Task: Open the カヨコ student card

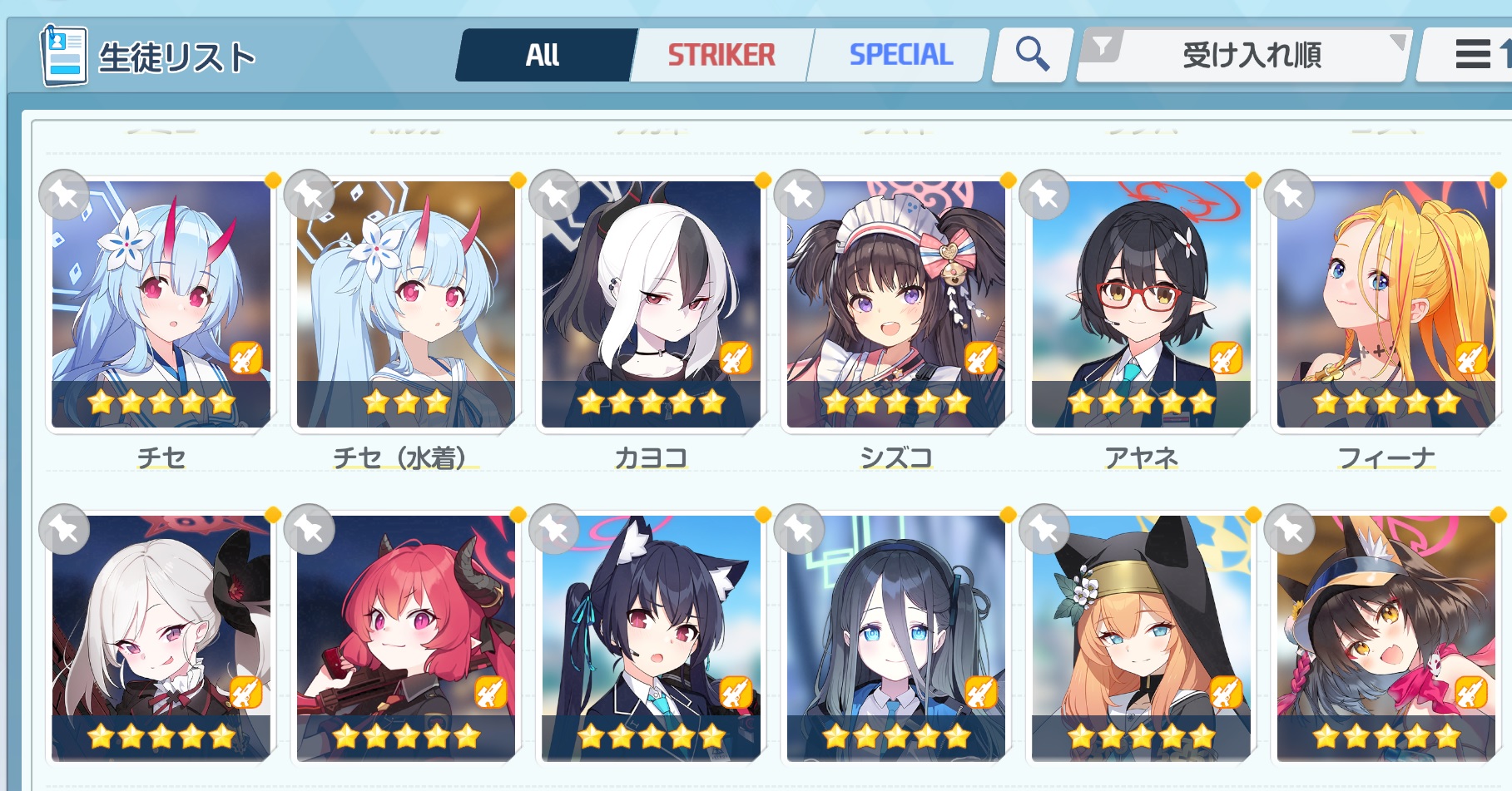Action: pyautogui.click(x=651, y=304)
